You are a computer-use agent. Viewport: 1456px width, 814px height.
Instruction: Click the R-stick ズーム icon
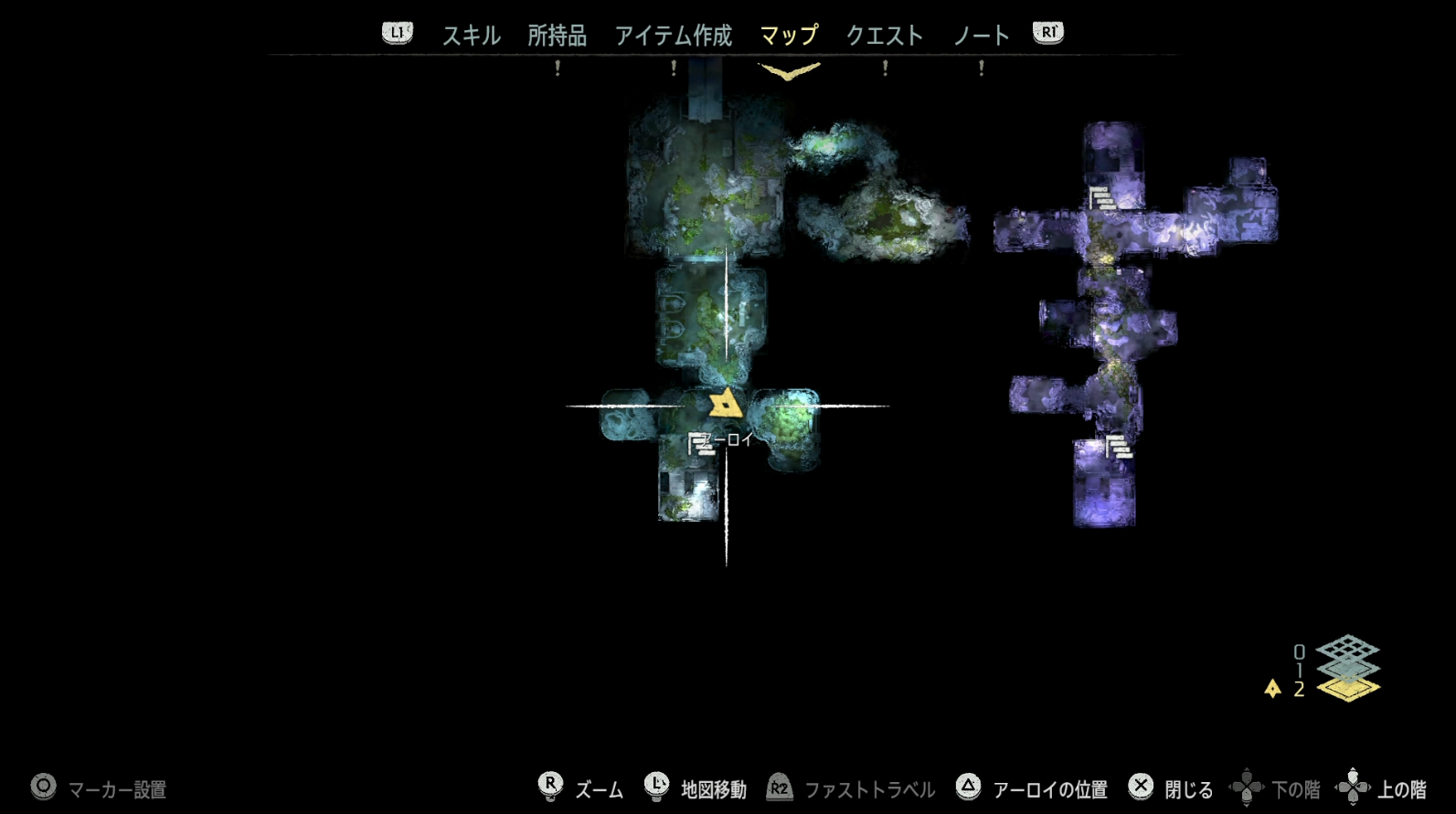550,786
